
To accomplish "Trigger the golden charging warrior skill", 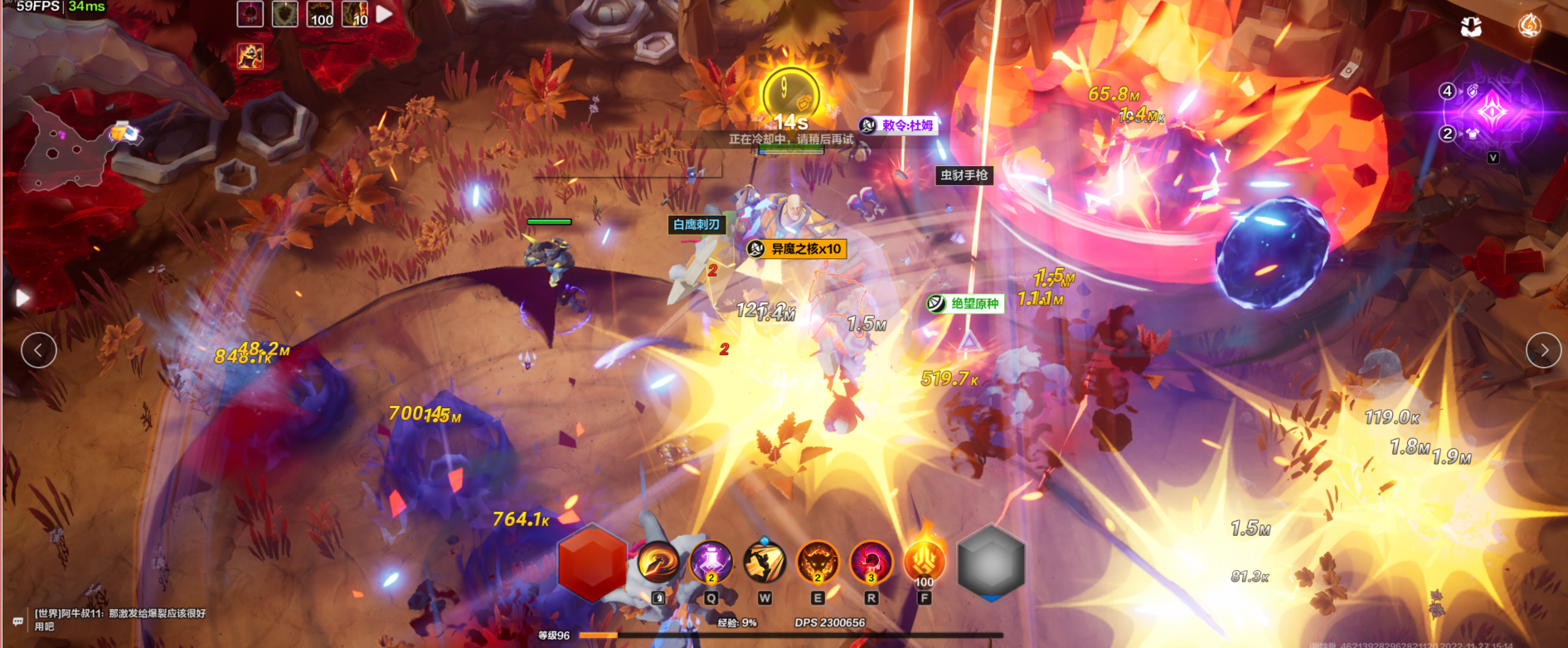I will pyautogui.click(x=765, y=563).
